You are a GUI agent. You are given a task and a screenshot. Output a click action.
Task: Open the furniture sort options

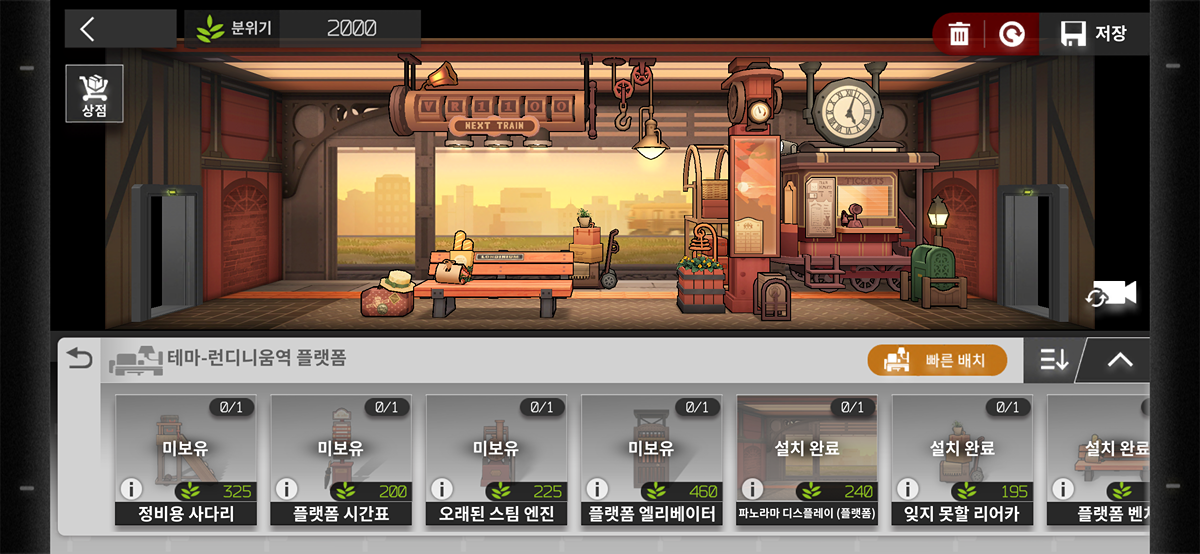(1054, 360)
